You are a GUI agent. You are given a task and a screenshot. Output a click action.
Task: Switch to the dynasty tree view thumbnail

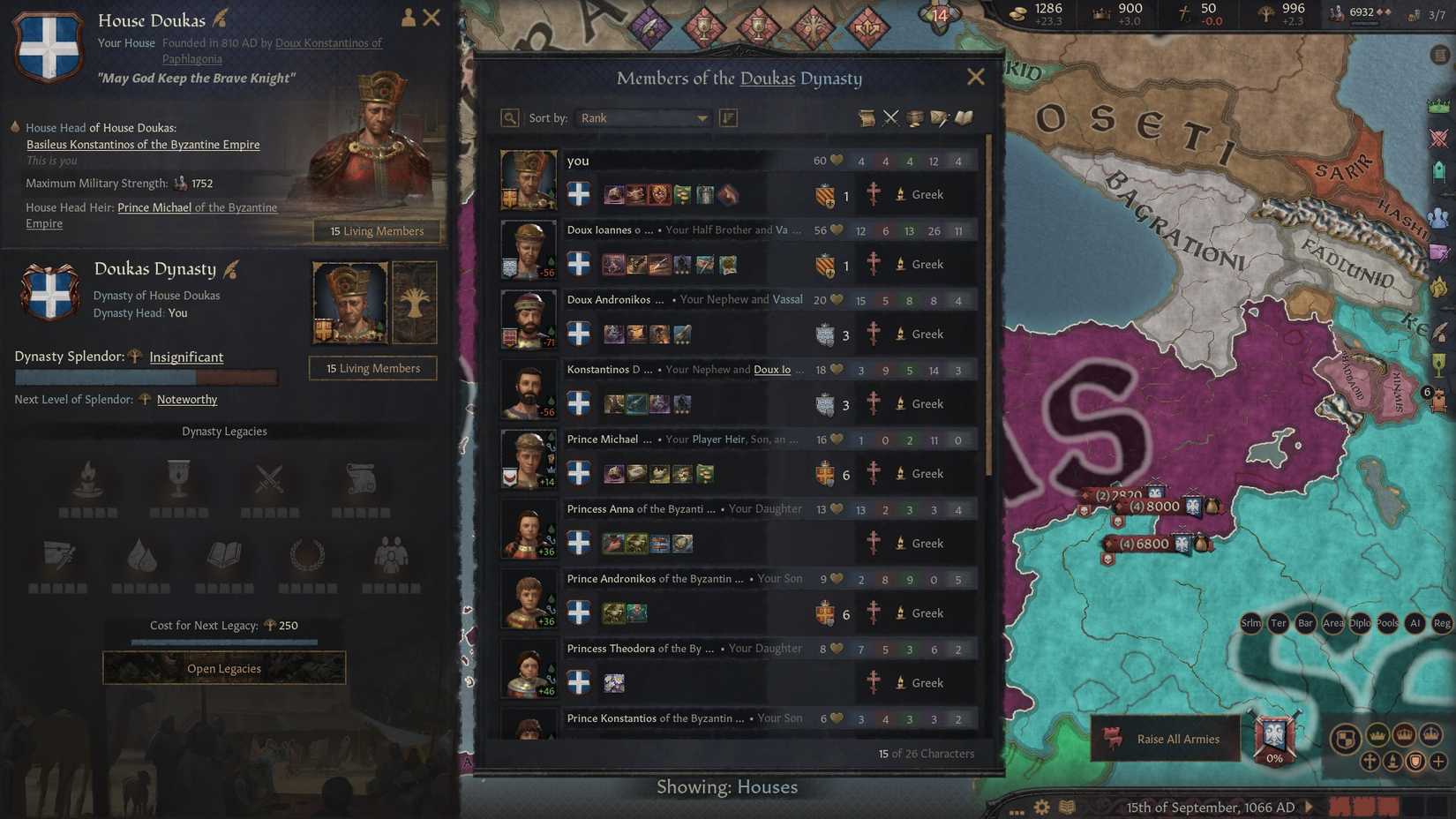pos(415,302)
